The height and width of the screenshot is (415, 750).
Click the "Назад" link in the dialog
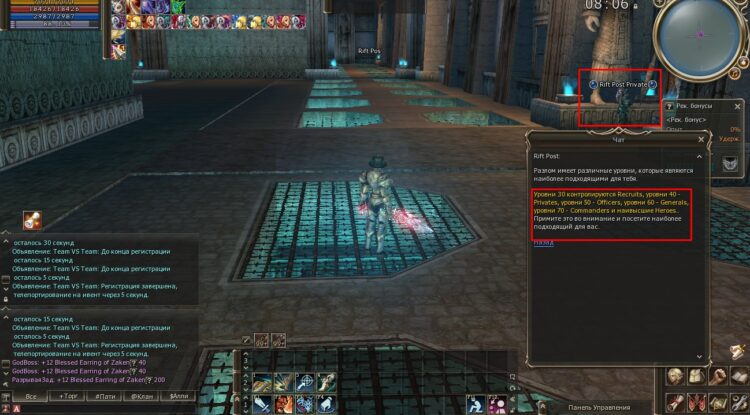(542, 242)
